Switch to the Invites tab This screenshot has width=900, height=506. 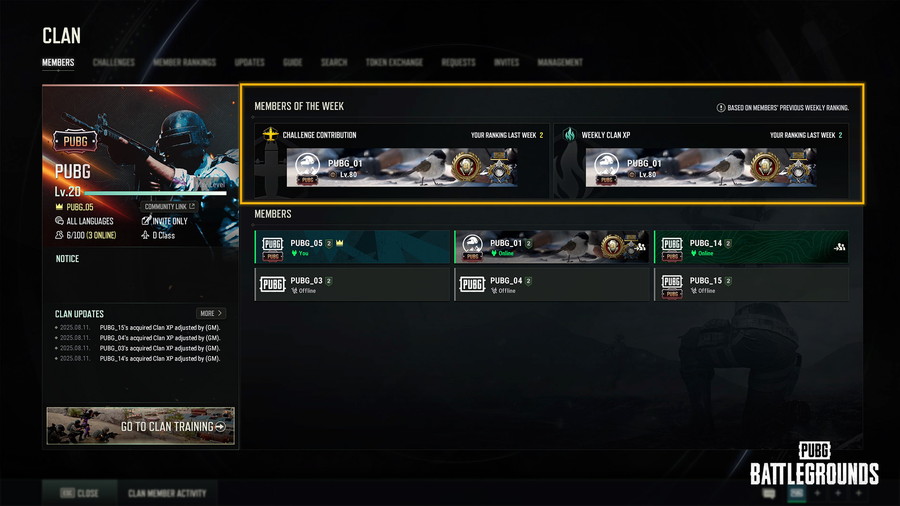(x=506, y=62)
